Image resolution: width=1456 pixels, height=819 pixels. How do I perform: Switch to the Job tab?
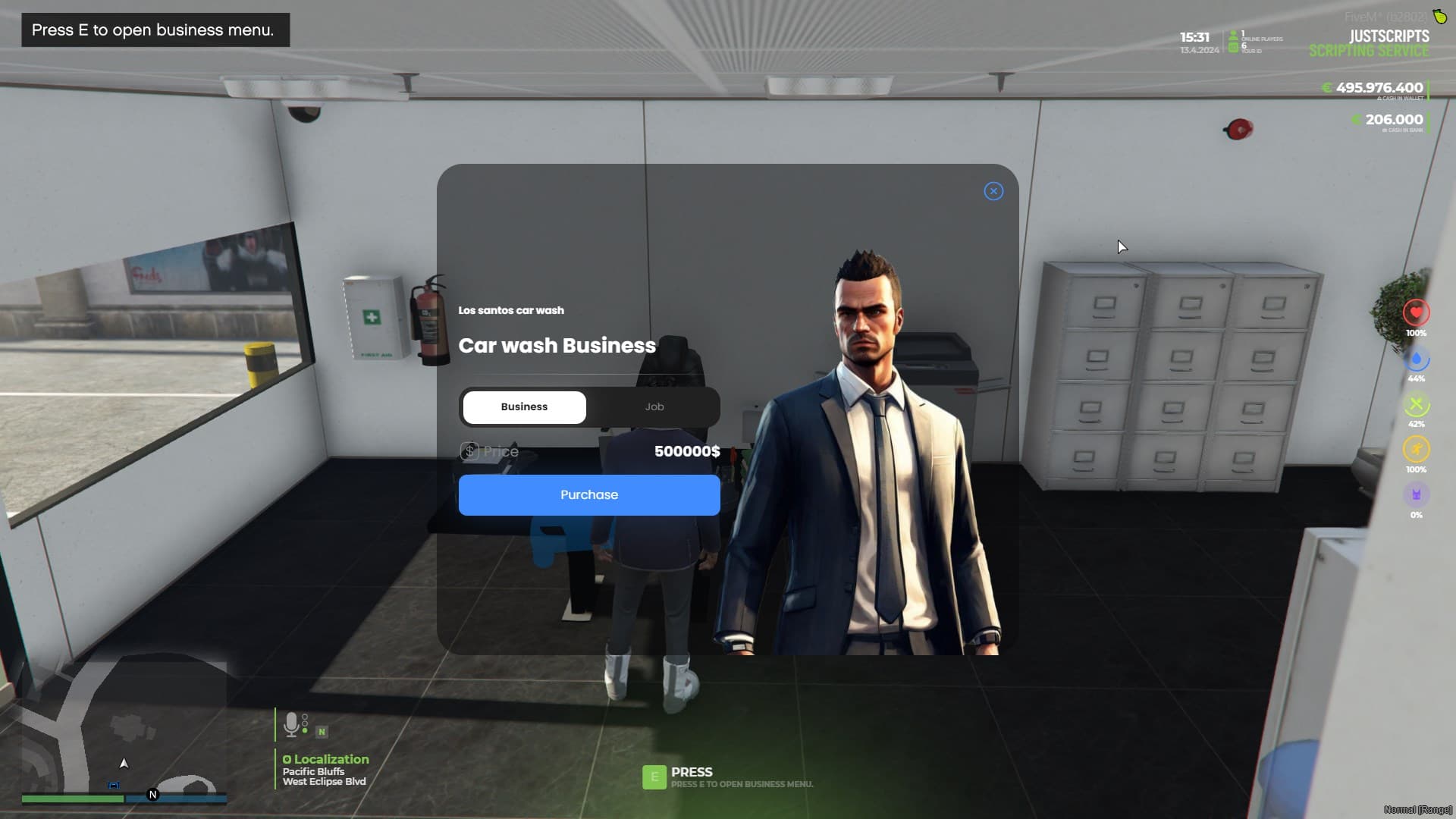pyautogui.click(x=654, y=406)
